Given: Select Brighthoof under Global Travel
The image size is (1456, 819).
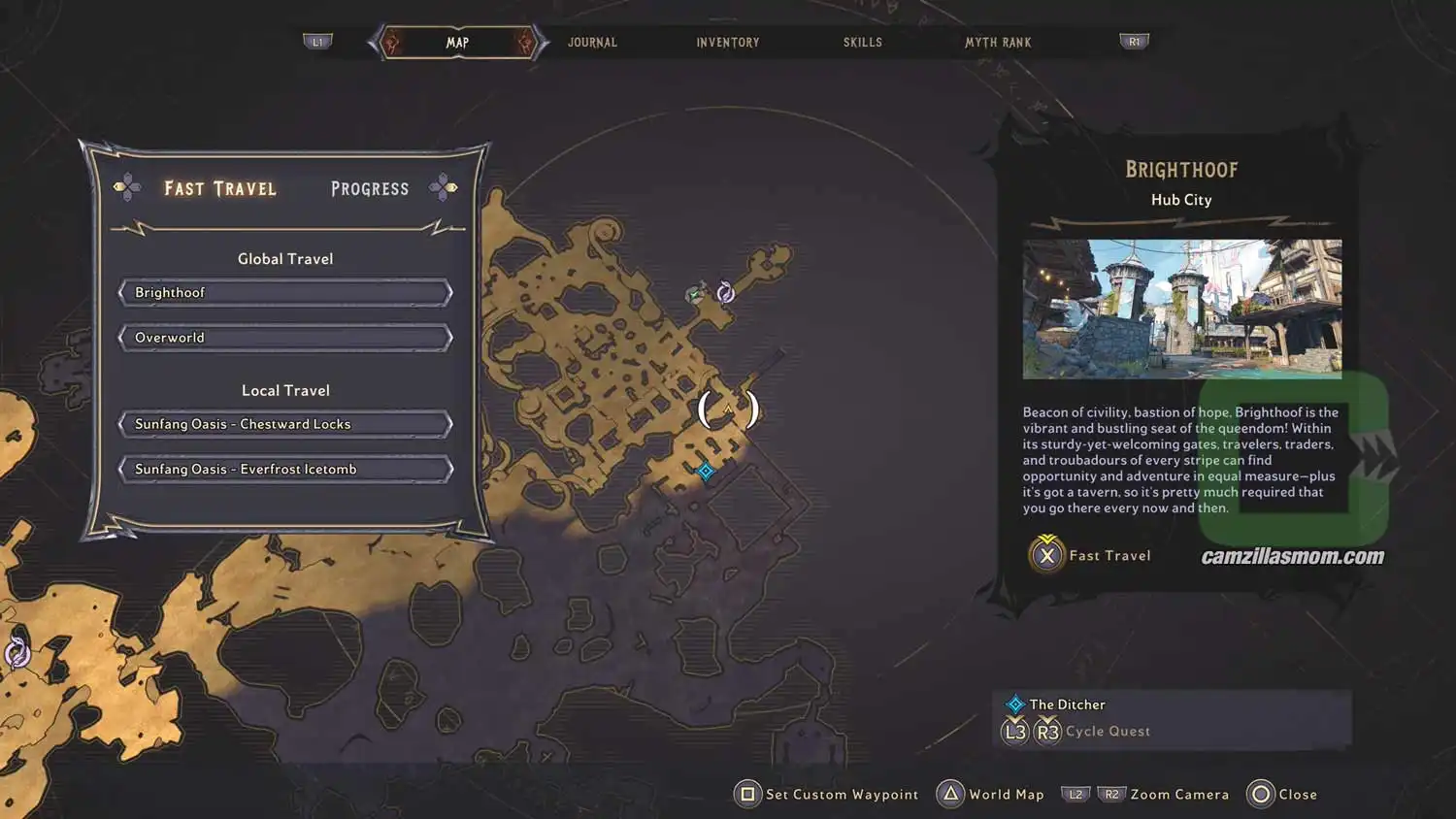Looking at the screenshot, I should (284, 292).
